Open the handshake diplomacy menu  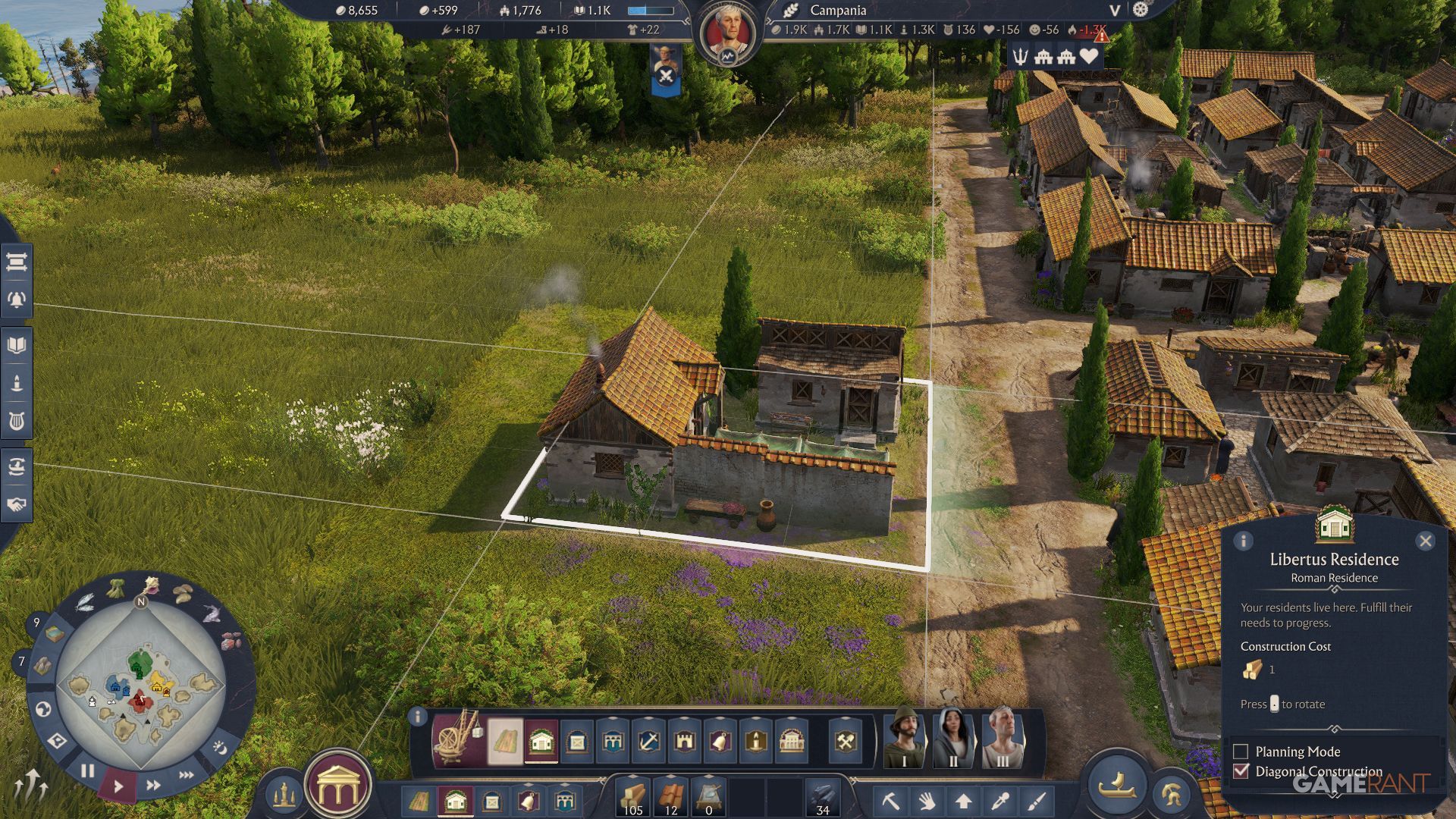17,504
